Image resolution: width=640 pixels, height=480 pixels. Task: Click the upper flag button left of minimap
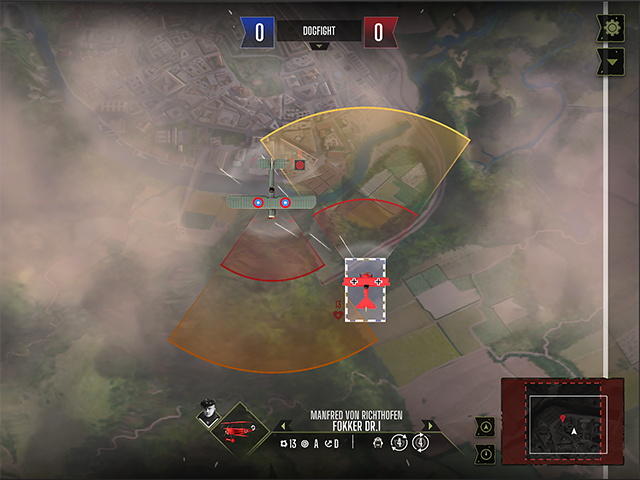coord(486,426)
